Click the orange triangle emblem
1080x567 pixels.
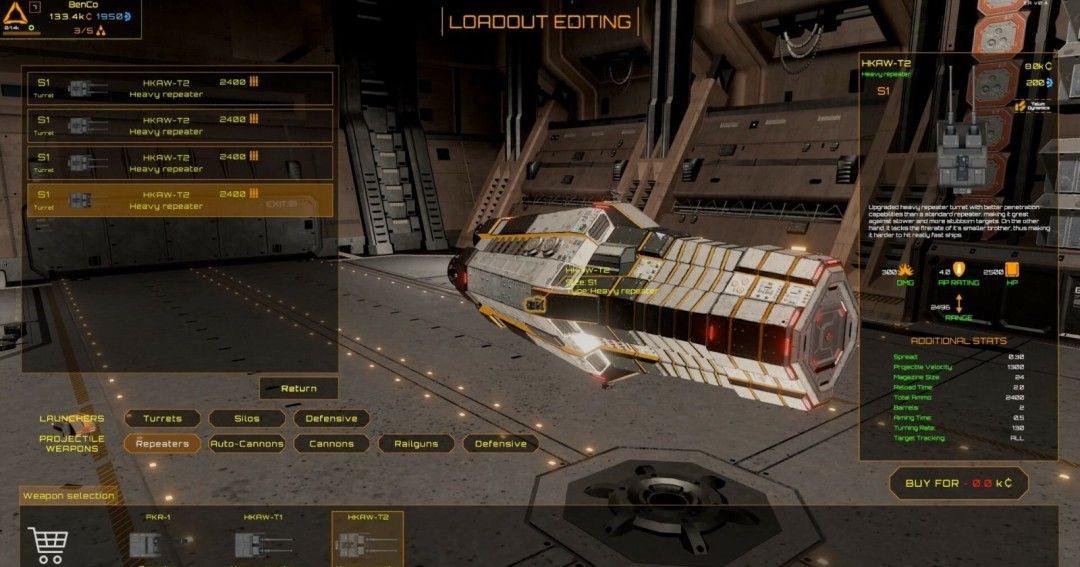click(x=16, y=14)
